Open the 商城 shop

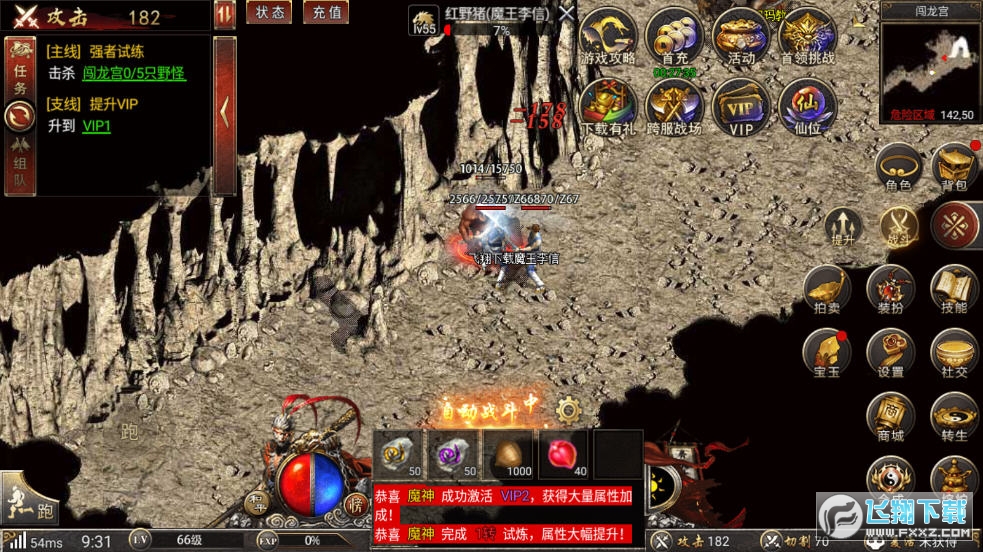890,417
